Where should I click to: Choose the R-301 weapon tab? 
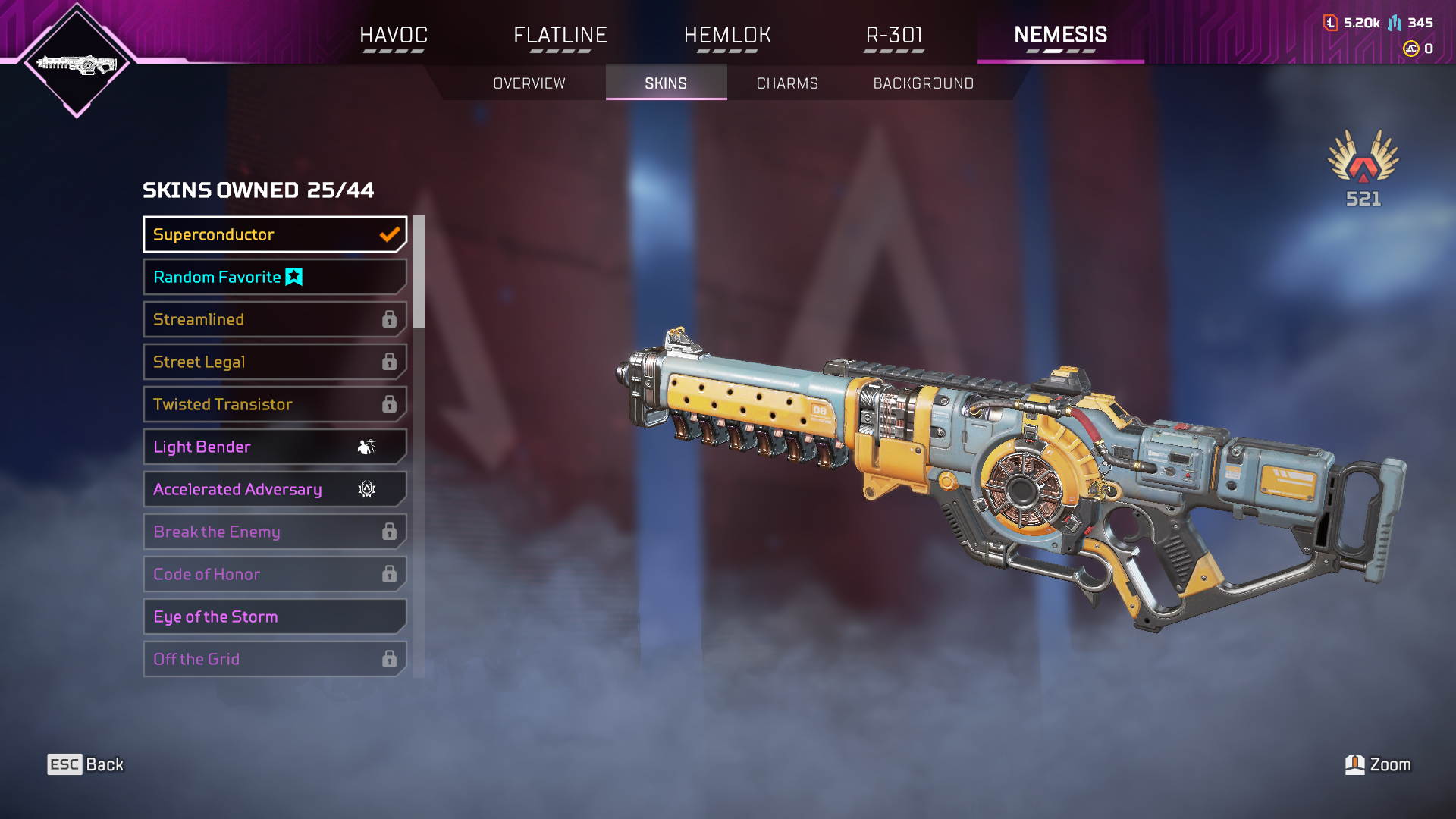pos(894,35)
